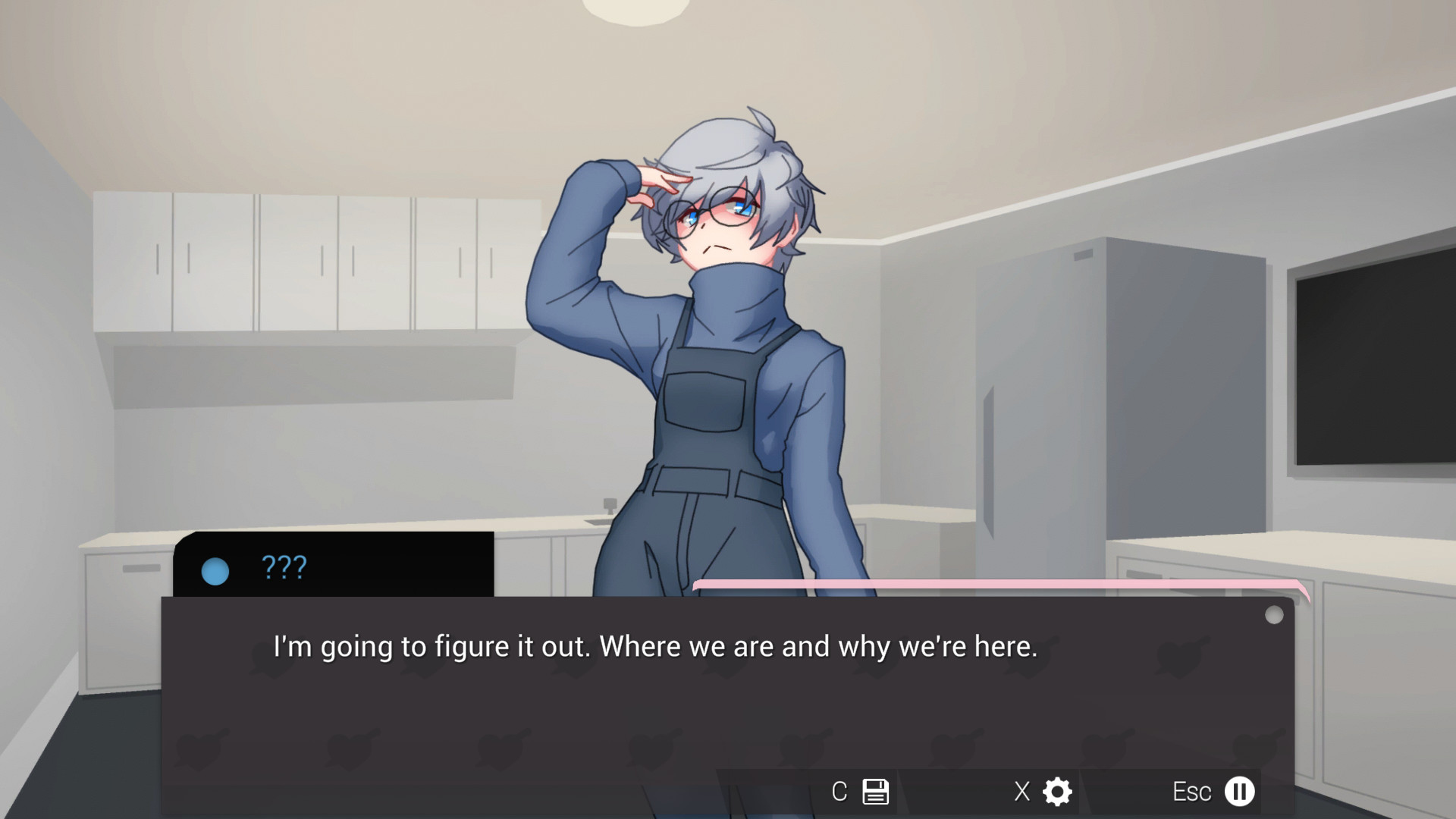1456x819 pixels.
Task: Click the Esc label beside the pause icon
Action: 1193,792
